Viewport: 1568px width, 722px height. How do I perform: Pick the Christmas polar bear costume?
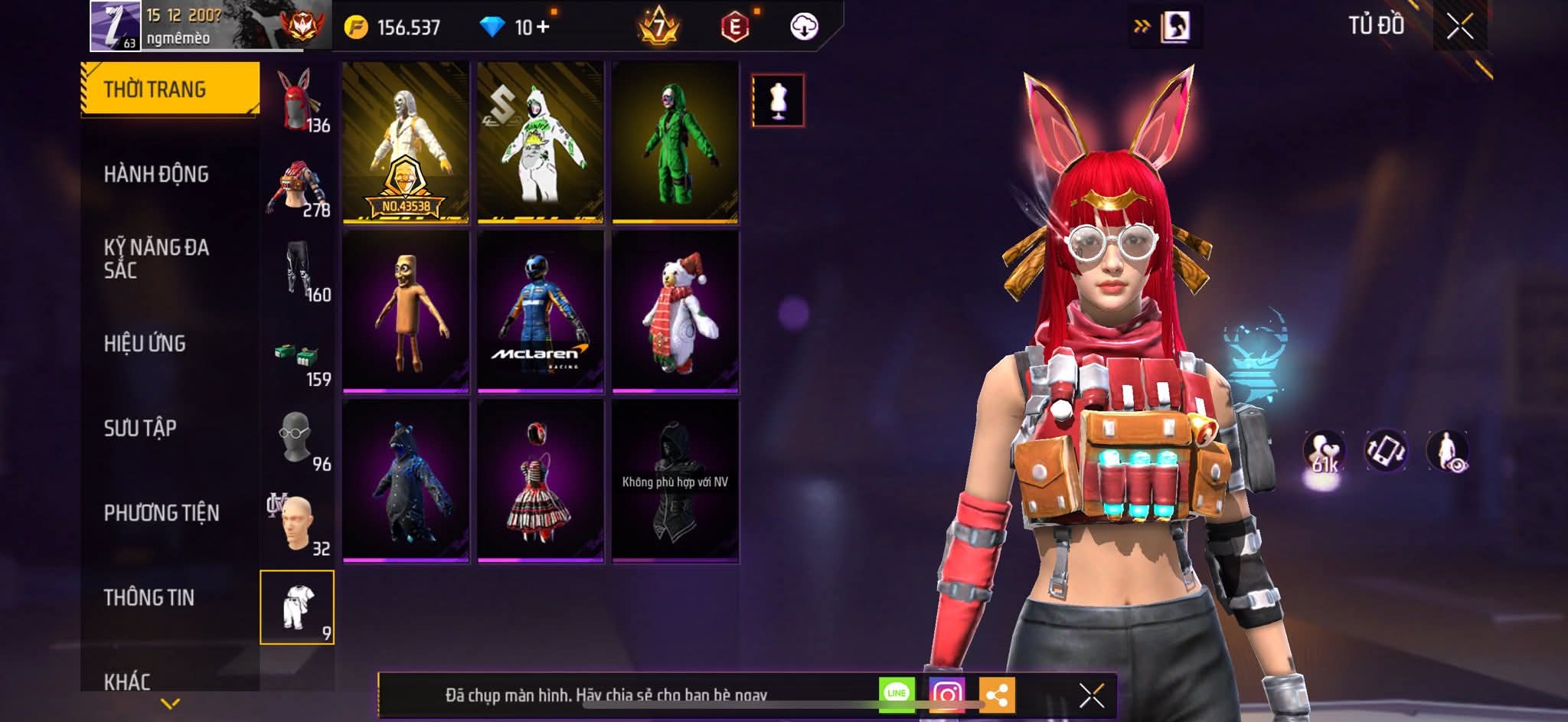click(x=675, y=312)
